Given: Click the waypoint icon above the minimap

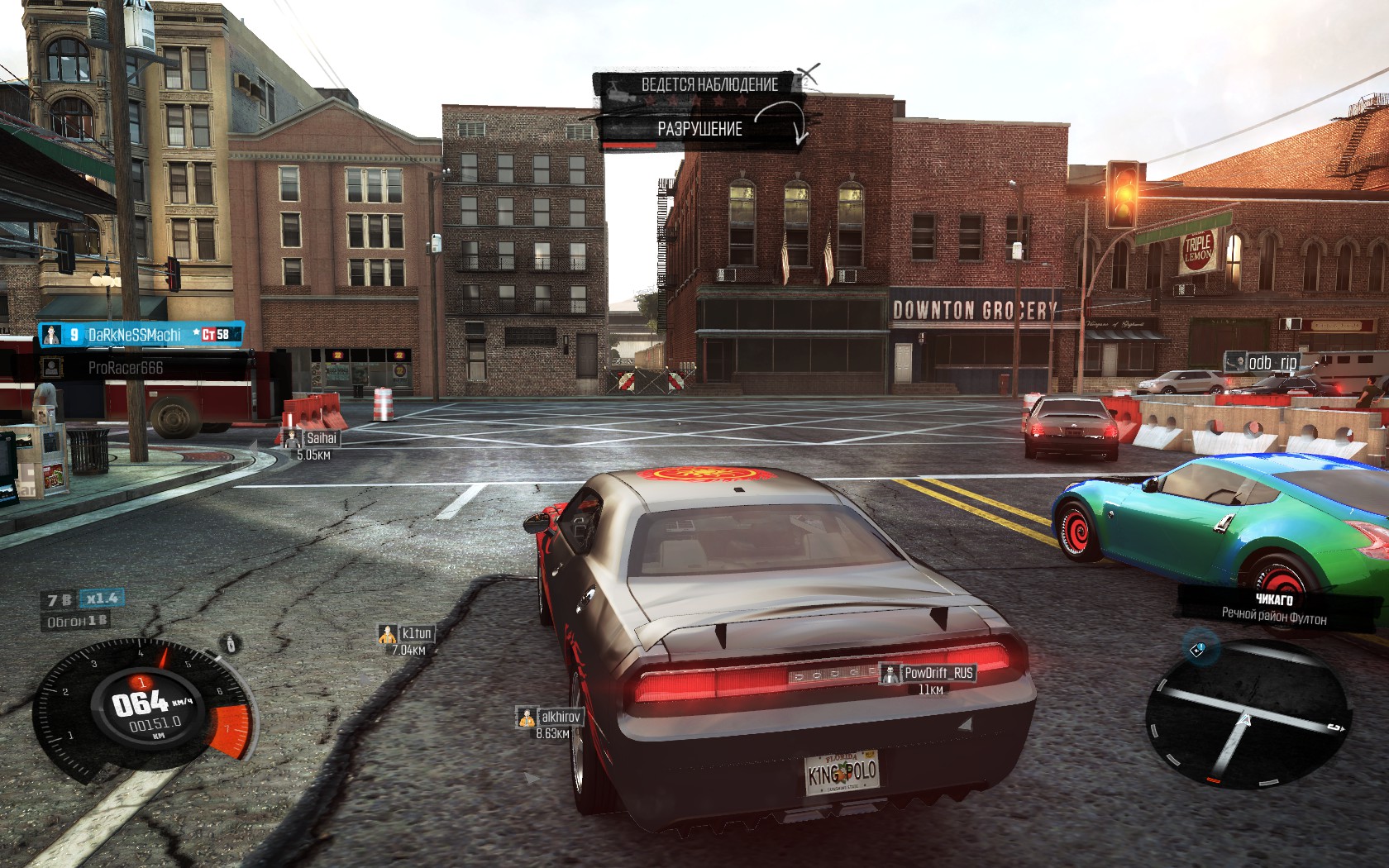Looking at the screenshot, I should tap(1198, 650).
